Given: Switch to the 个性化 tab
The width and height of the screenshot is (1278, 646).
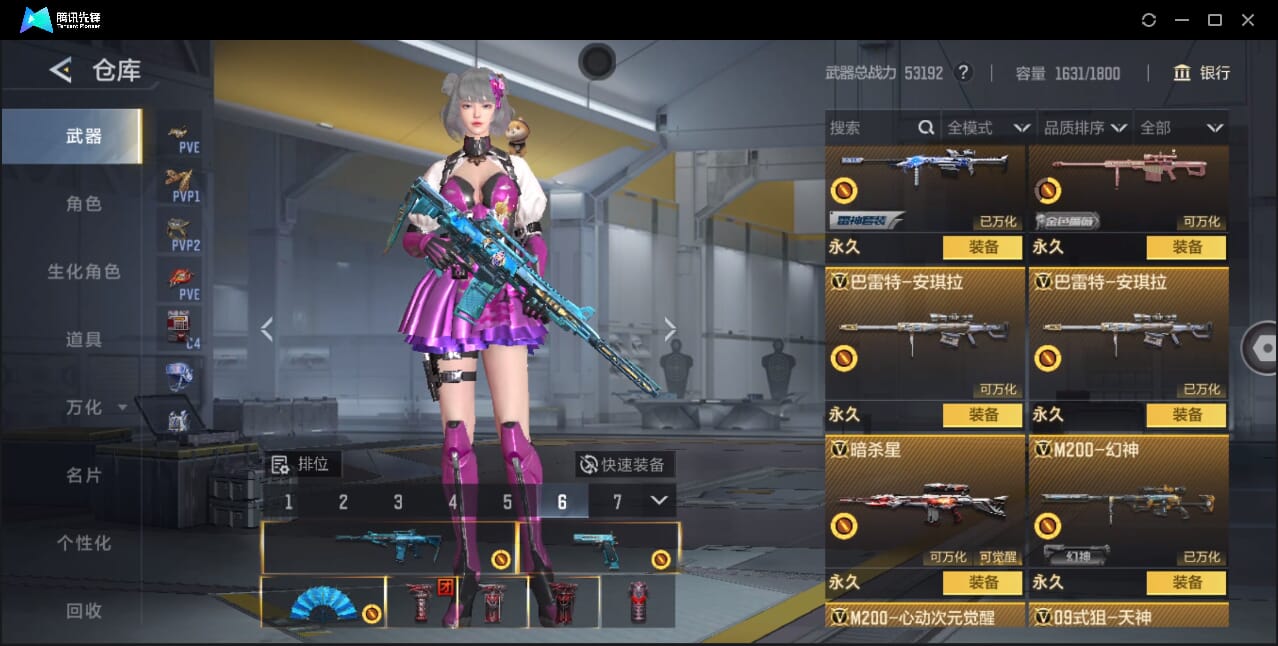Looking at the screenshot, I should click(84, 543).
